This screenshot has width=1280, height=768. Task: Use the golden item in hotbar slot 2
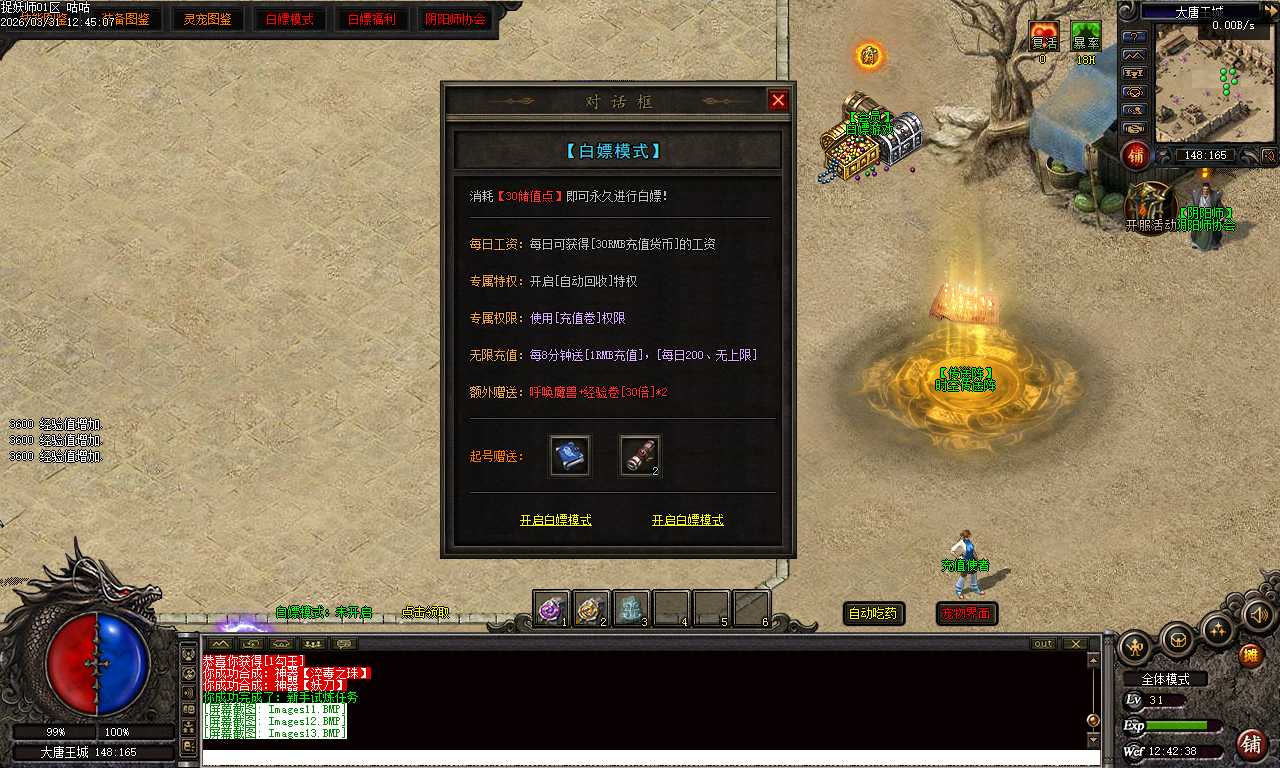(x=591, y=608)
